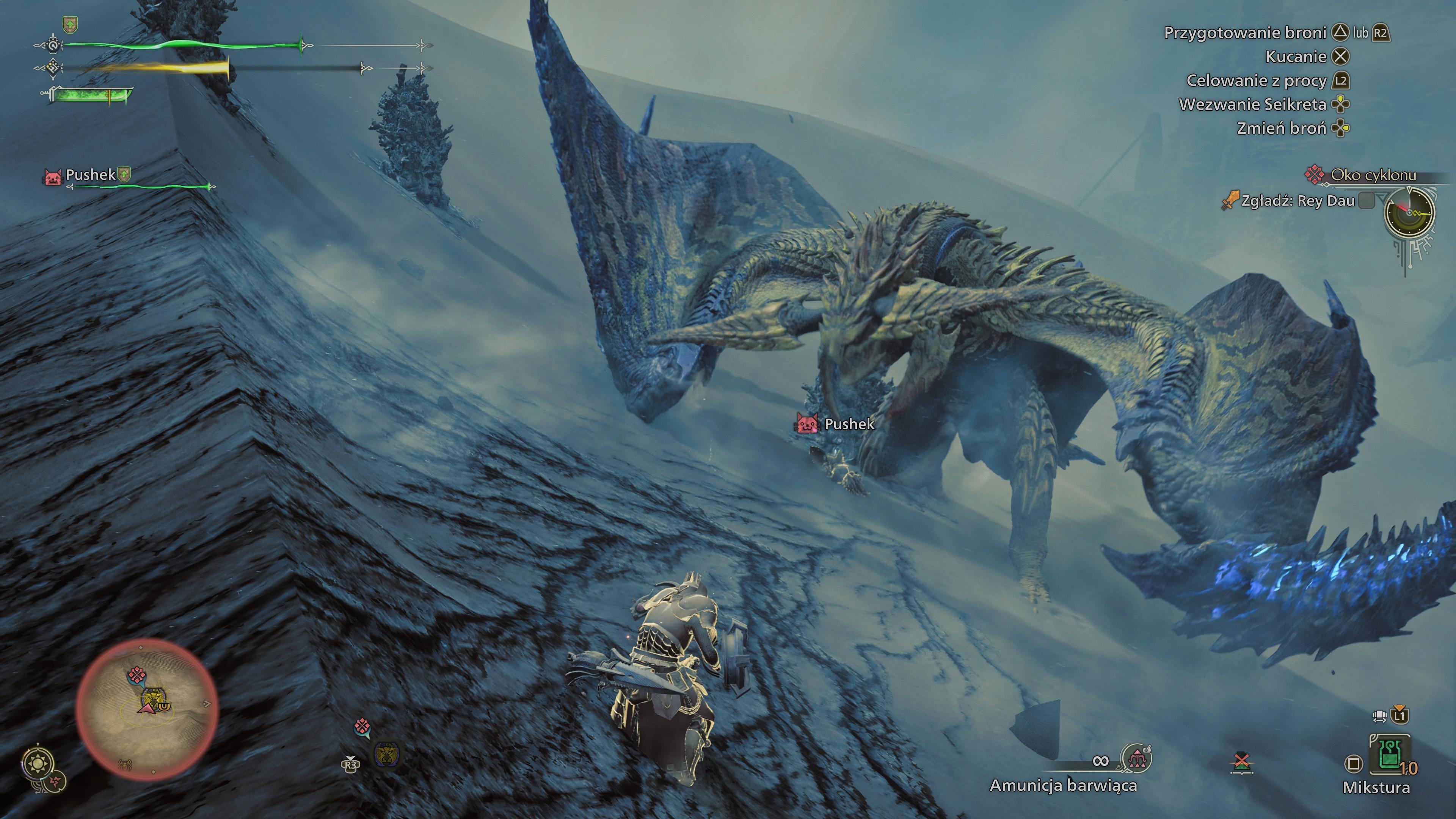Select the Rey Dau marker on the minimap
This screenshot has height=819, width=1456.
tap(152, 697)
